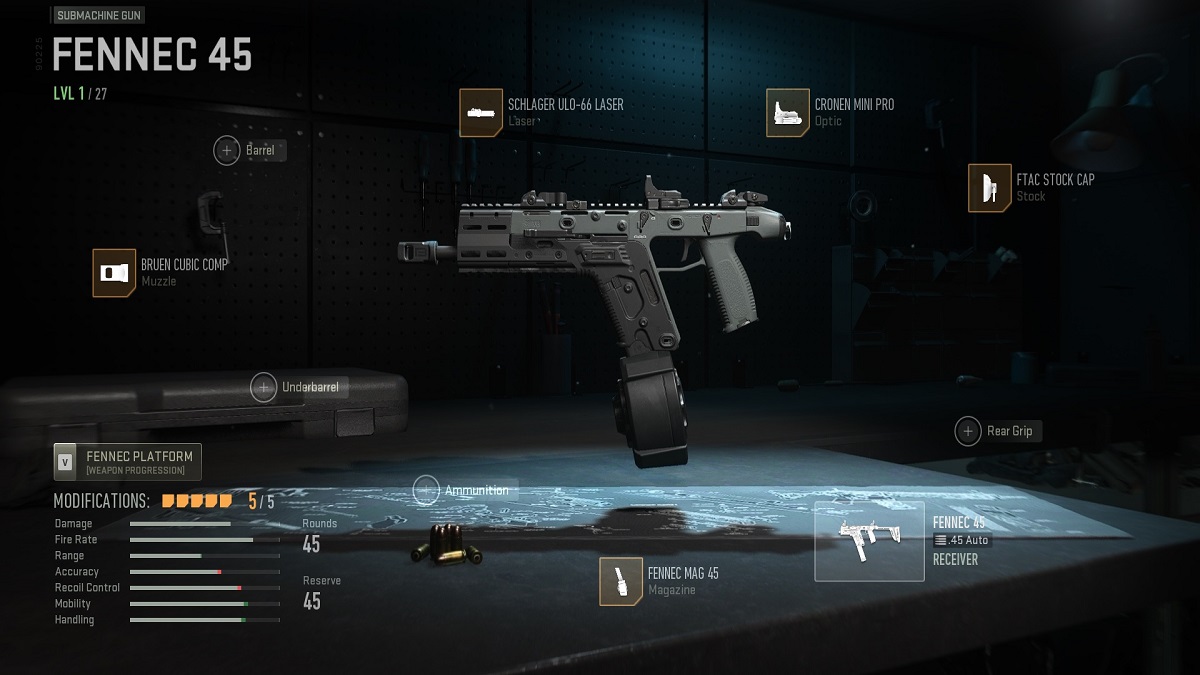
Task: Choose an Ammunition attachment
Action: point(427,490)
